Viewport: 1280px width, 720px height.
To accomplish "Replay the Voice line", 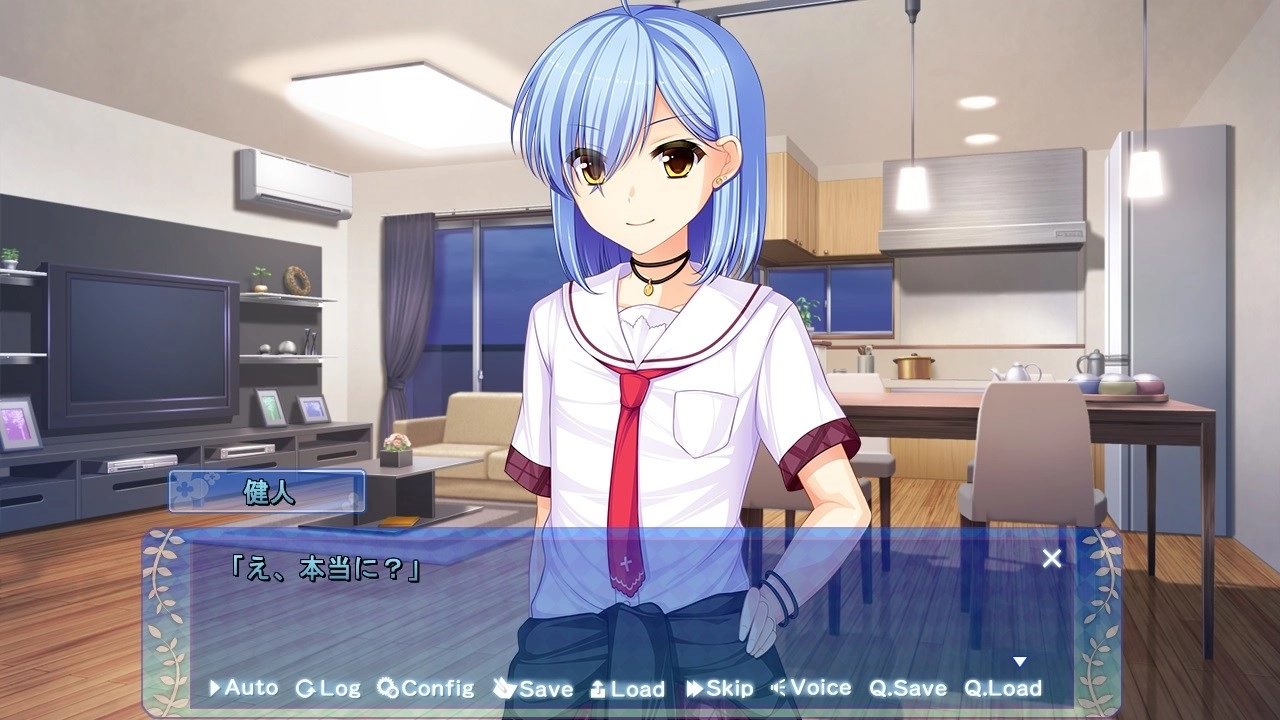I will coord(811,688).
